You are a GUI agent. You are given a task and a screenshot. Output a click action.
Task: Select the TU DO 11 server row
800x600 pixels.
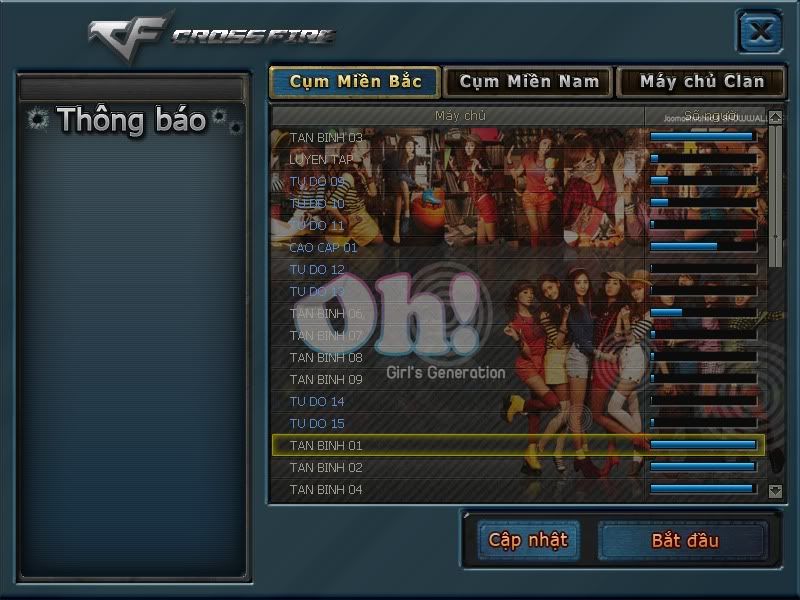coord(317,225)
